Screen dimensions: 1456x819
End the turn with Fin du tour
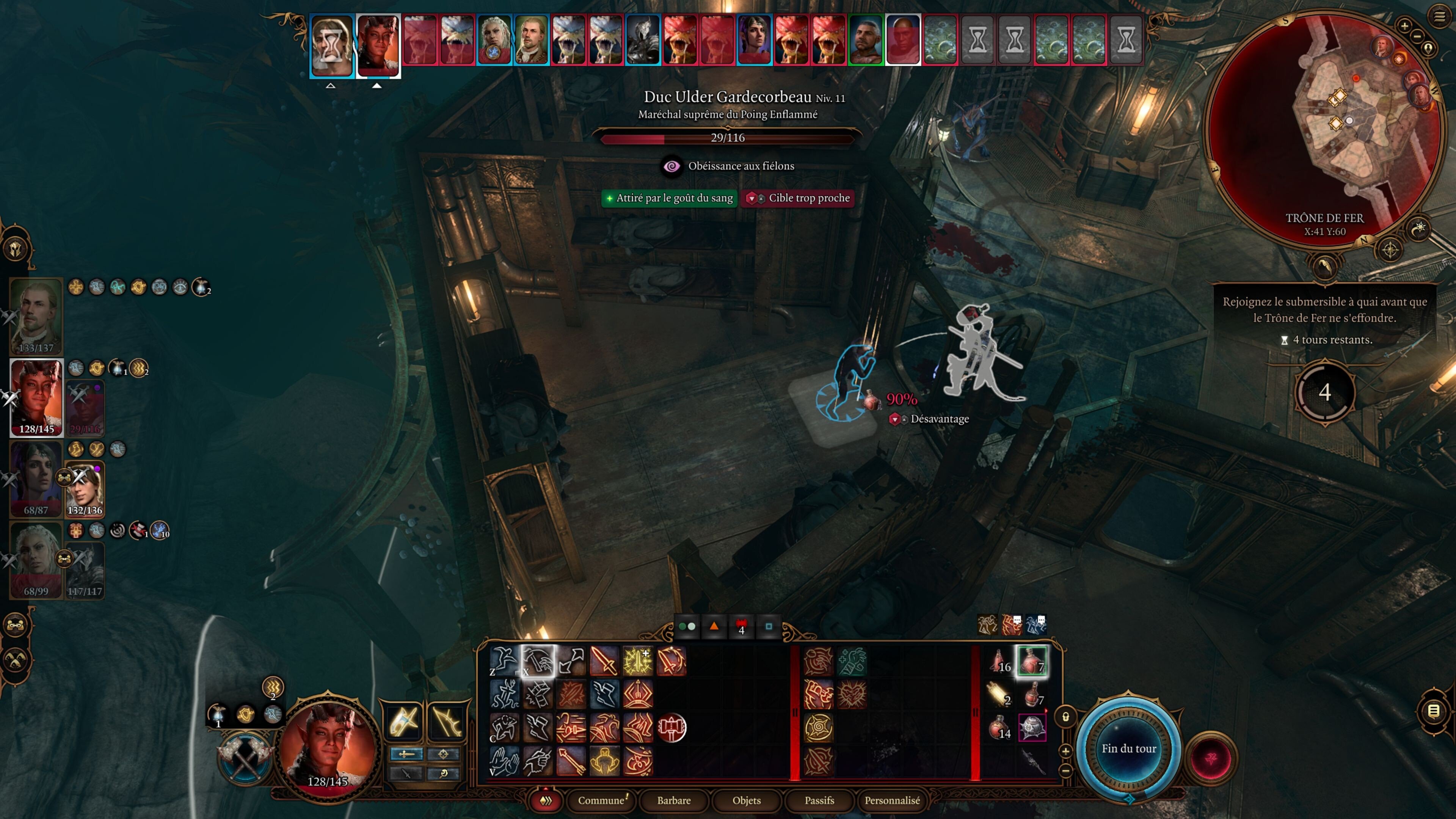tap(1129, 748)
